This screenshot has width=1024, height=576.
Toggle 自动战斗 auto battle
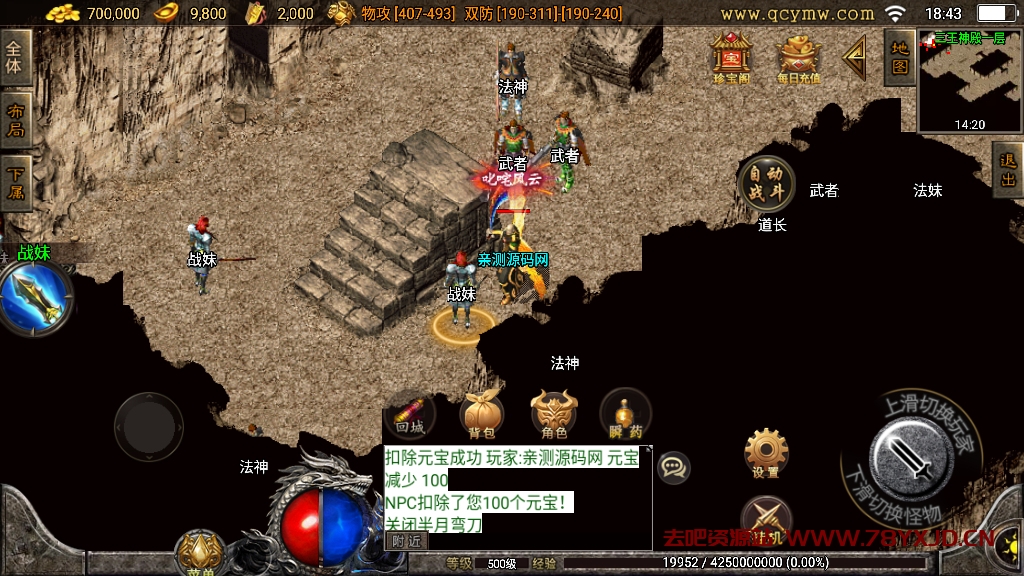tap(766, 183)
